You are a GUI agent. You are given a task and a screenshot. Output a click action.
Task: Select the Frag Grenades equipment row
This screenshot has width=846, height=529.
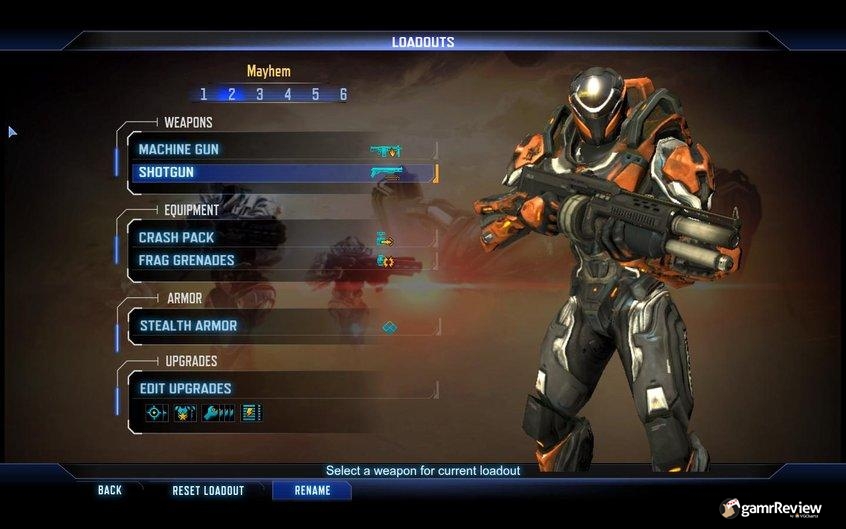click(x=280, y=261)
